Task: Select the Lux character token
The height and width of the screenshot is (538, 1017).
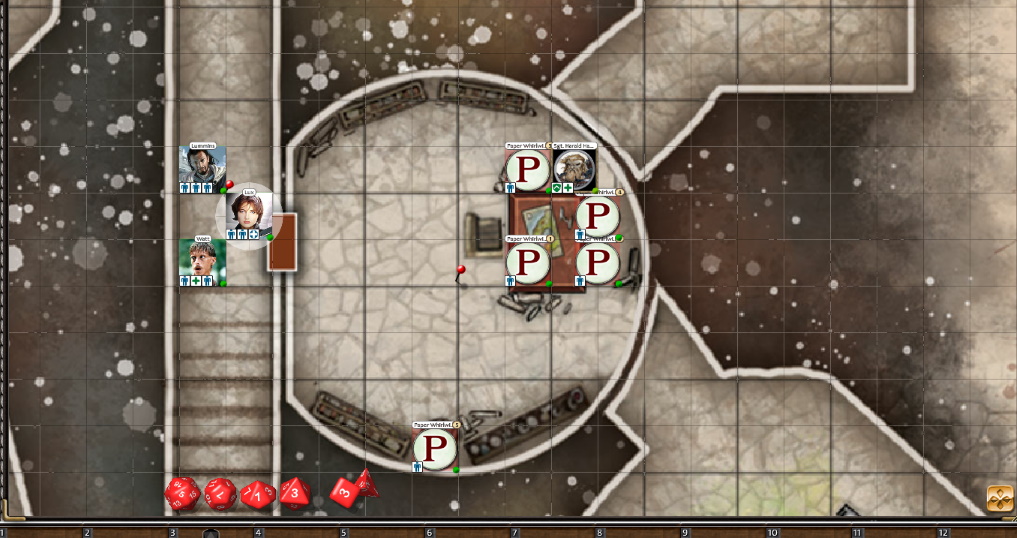Action: pyautogui.click(x=243, y=212)
